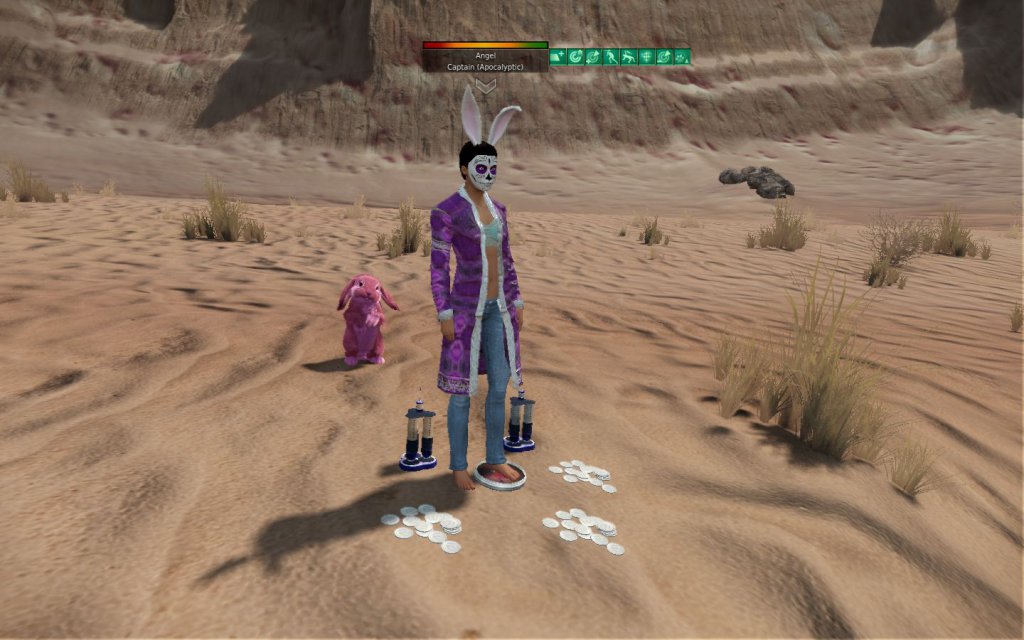Inspect the running figure buff icon
Viewport: 1024px width, 640px height.
coord(611,57)
